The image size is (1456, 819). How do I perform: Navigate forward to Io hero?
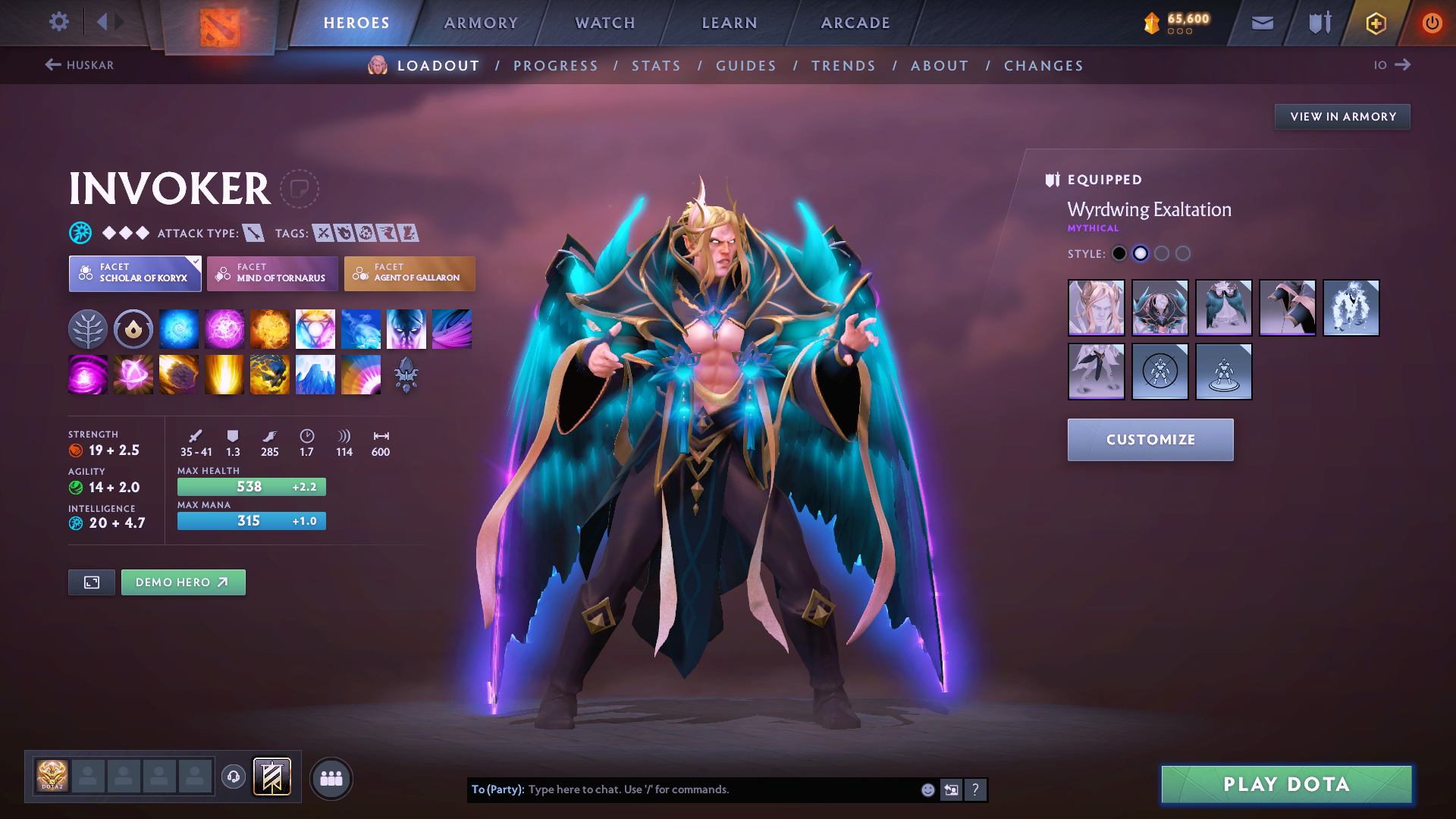tap(1393, 65)
